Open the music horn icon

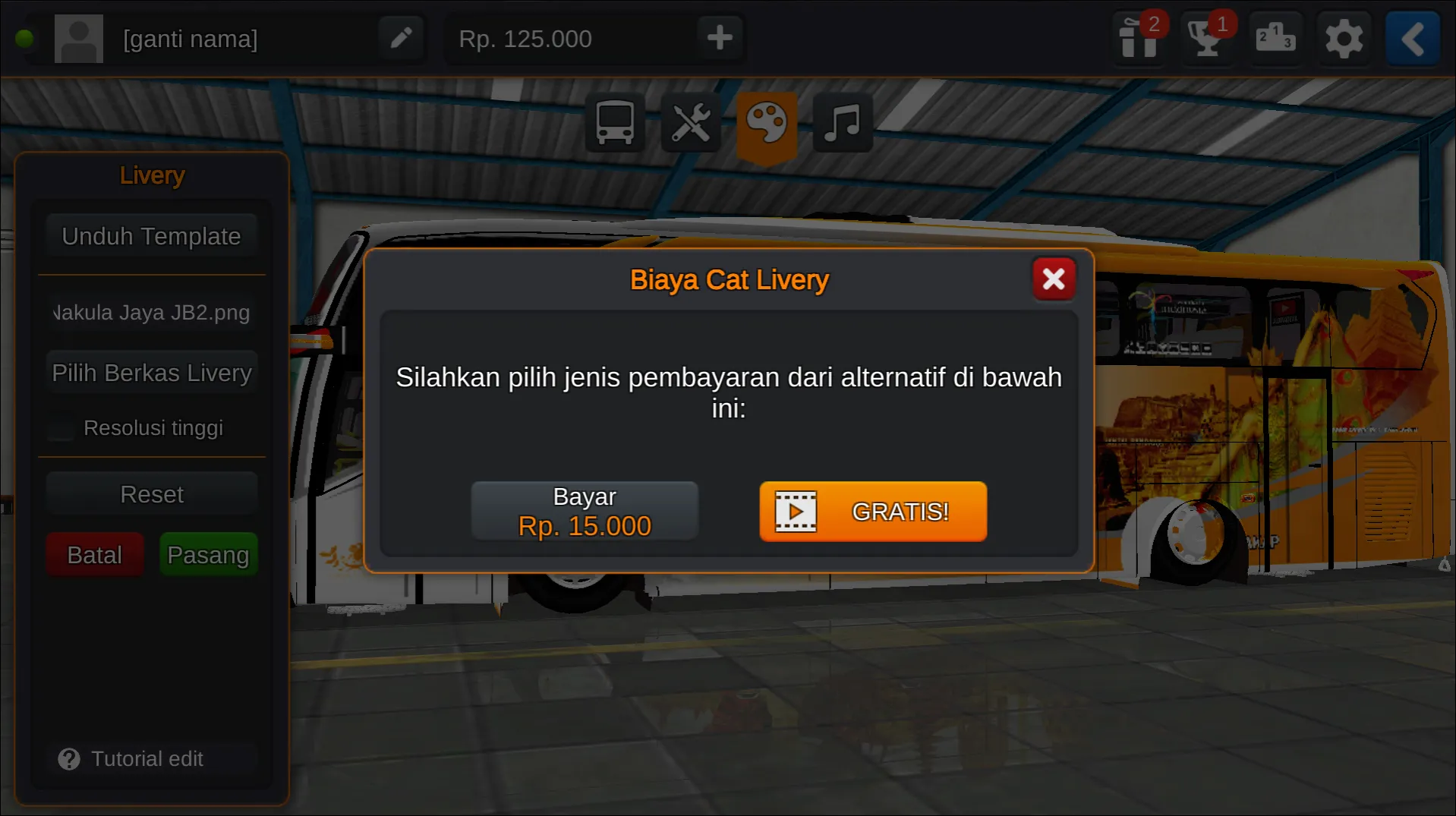tap(842, 122)
